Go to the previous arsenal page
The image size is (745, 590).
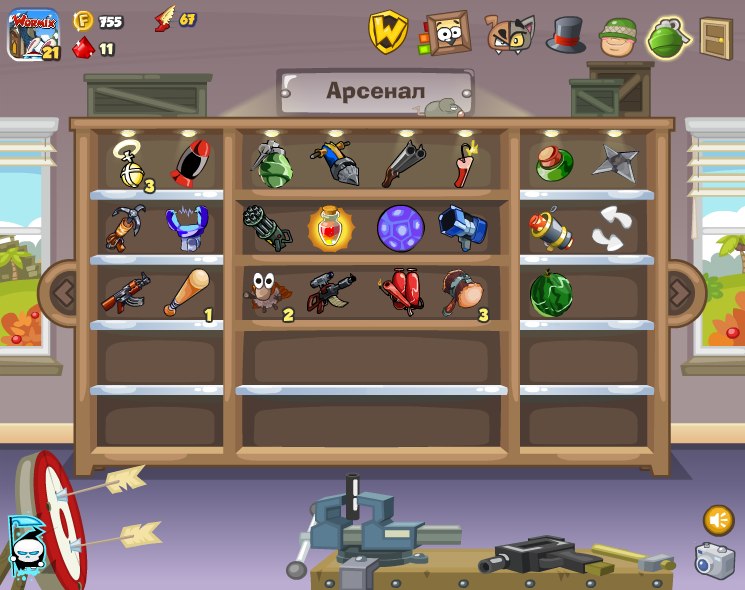coord(64,293)
